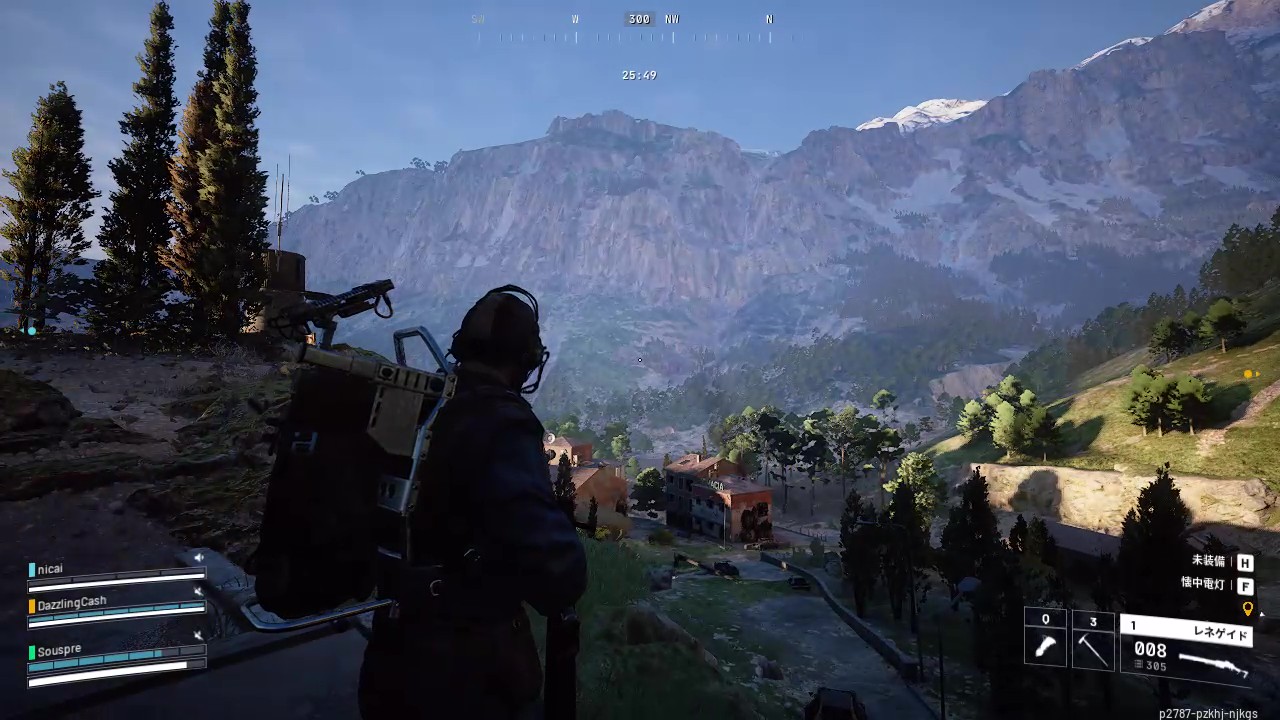Choose the sledgehammer gadget slot
The image size is (1280, 720).
tap(1093, 641)
